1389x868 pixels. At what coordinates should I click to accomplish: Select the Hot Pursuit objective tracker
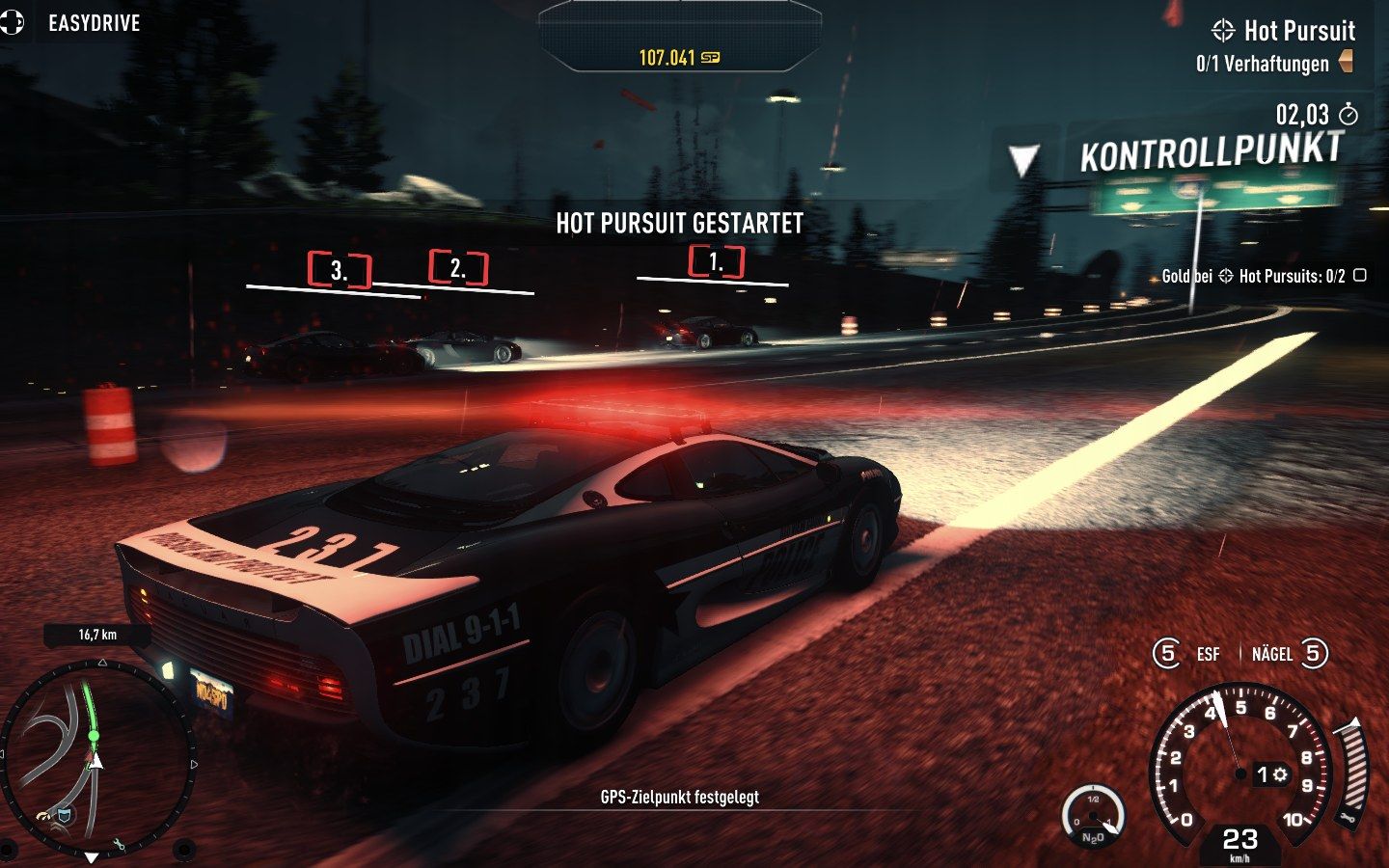pyautogui.click(x=1285, y=32)
